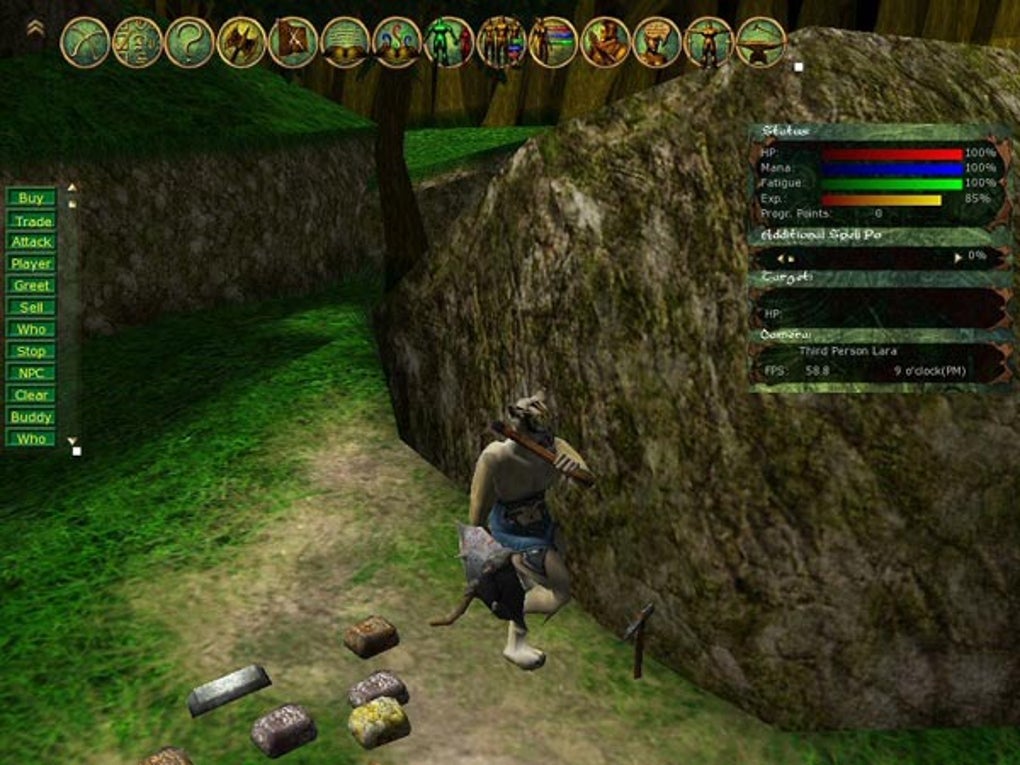
Task: Open the green humanoid figure icon
Action: (449, 43)
